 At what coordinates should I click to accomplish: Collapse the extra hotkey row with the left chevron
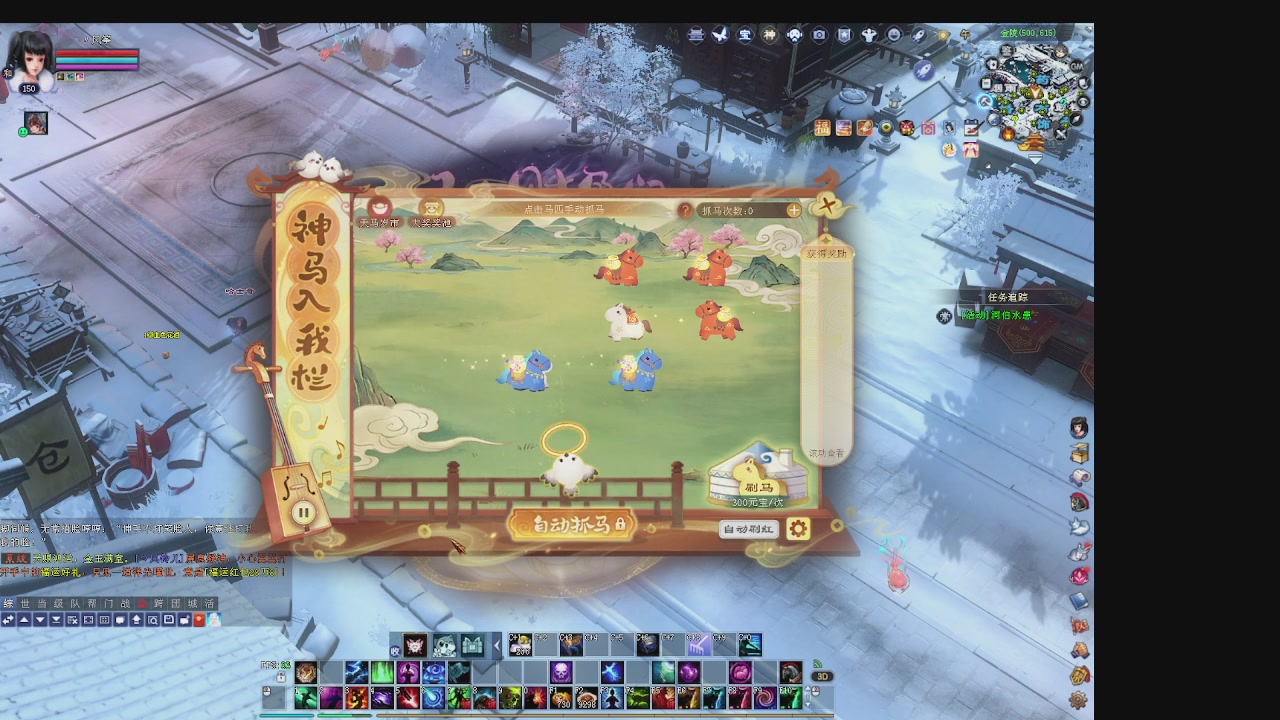(x=497, y=646)
